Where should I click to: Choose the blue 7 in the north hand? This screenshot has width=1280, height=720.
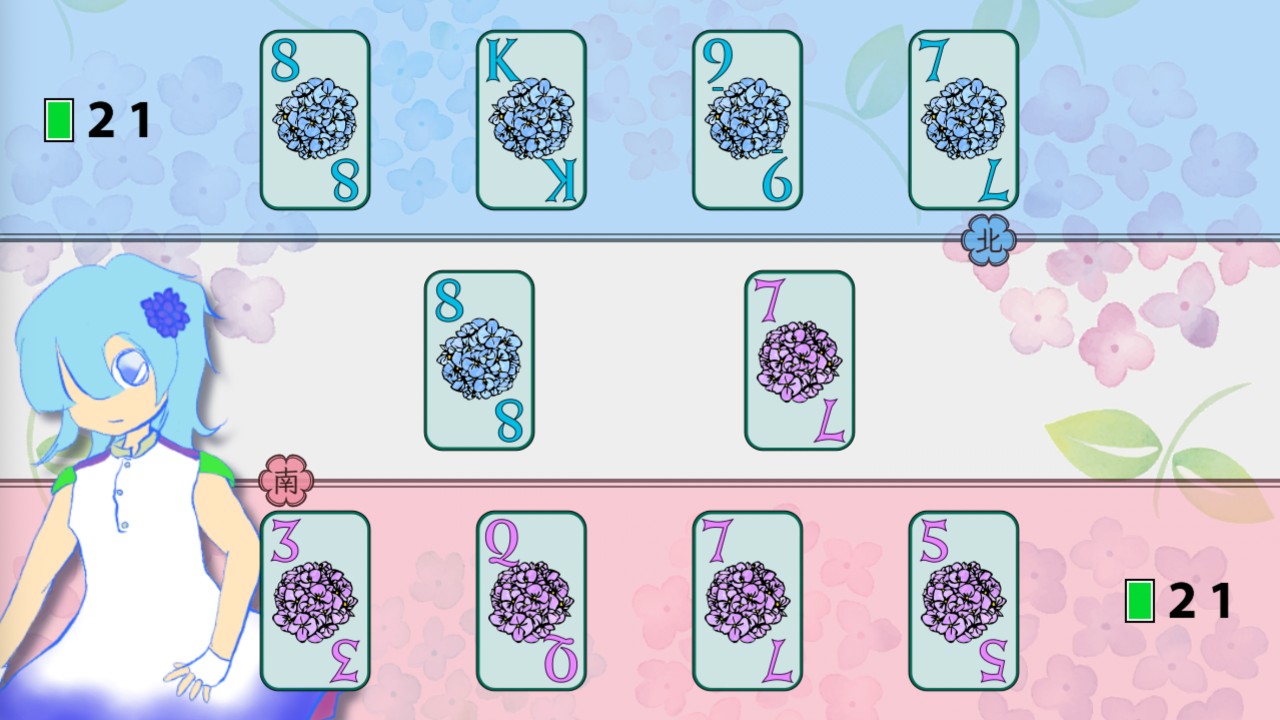point(963,120)
